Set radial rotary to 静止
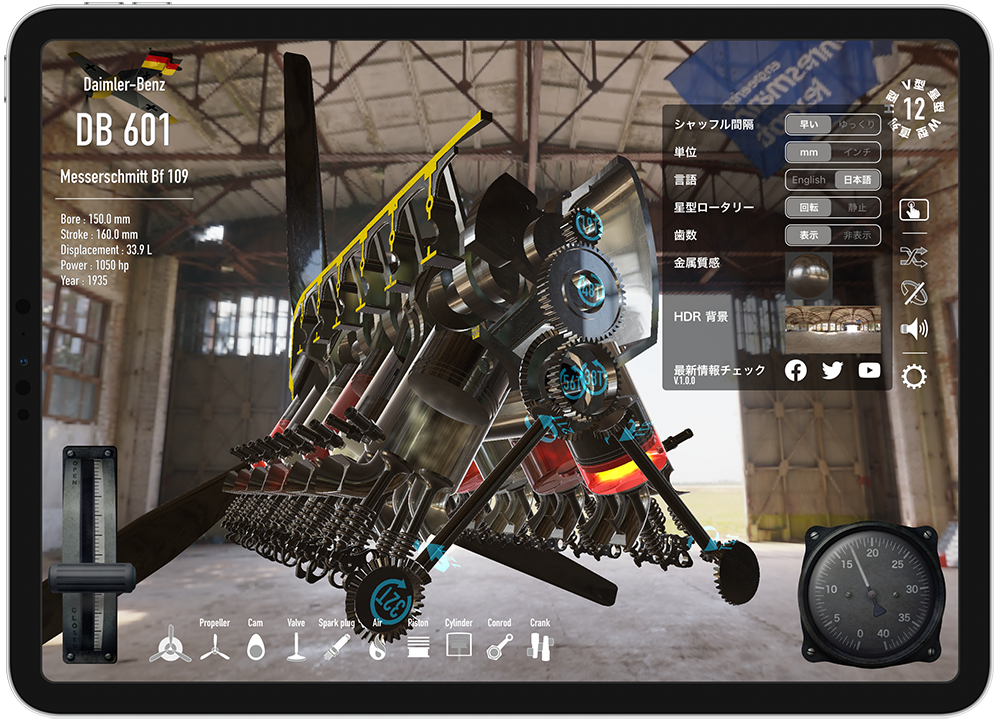The image size is (1000, 720). 857,208
